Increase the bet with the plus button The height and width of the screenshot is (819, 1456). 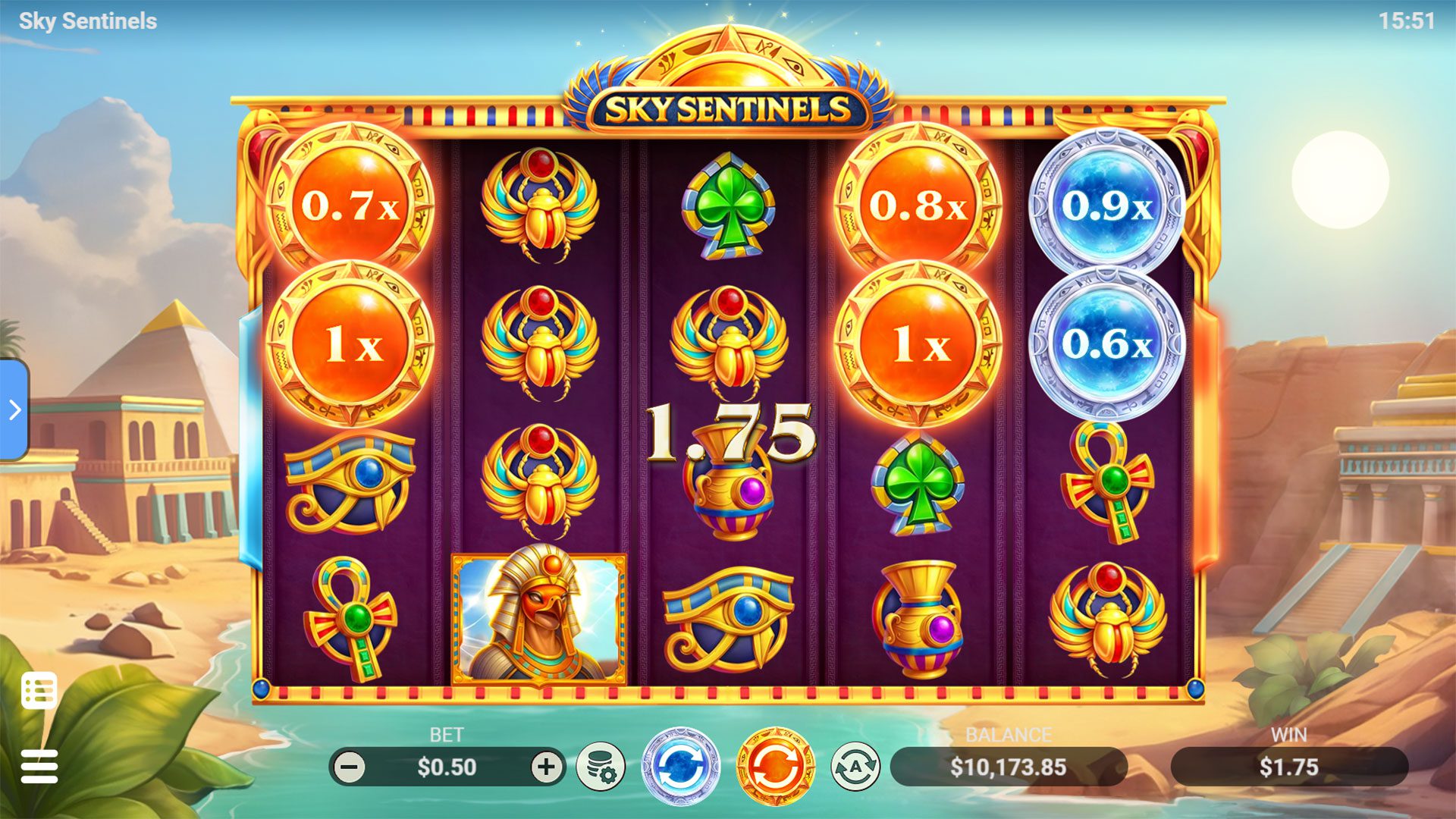click(546, 767)
